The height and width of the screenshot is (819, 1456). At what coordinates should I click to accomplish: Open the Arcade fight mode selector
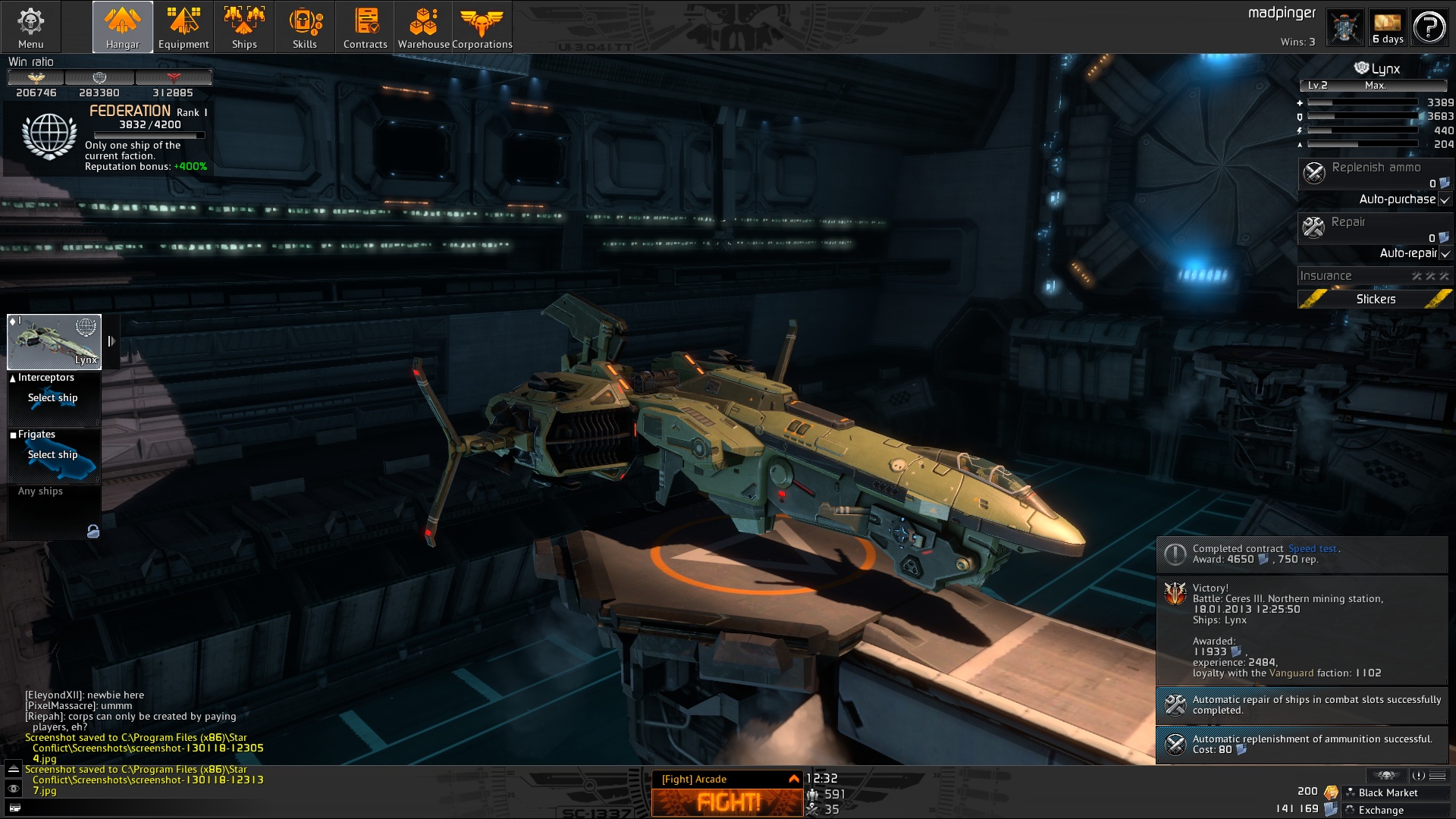(x=727, y=779)
